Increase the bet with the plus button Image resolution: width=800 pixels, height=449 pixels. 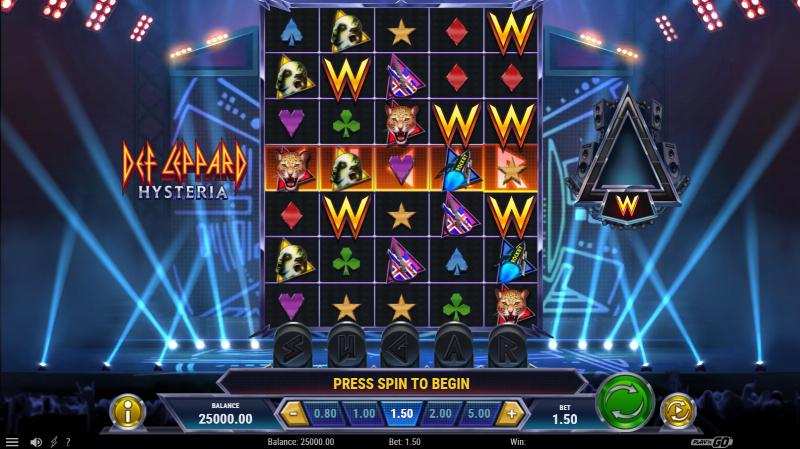[x=513, y=412]
